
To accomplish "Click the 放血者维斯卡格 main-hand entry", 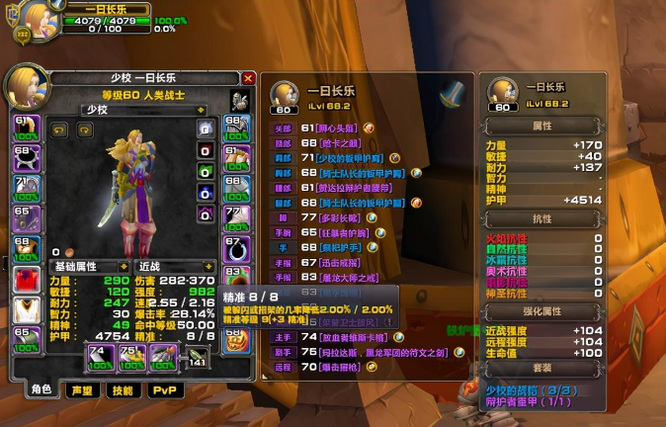I will (346, 337).
